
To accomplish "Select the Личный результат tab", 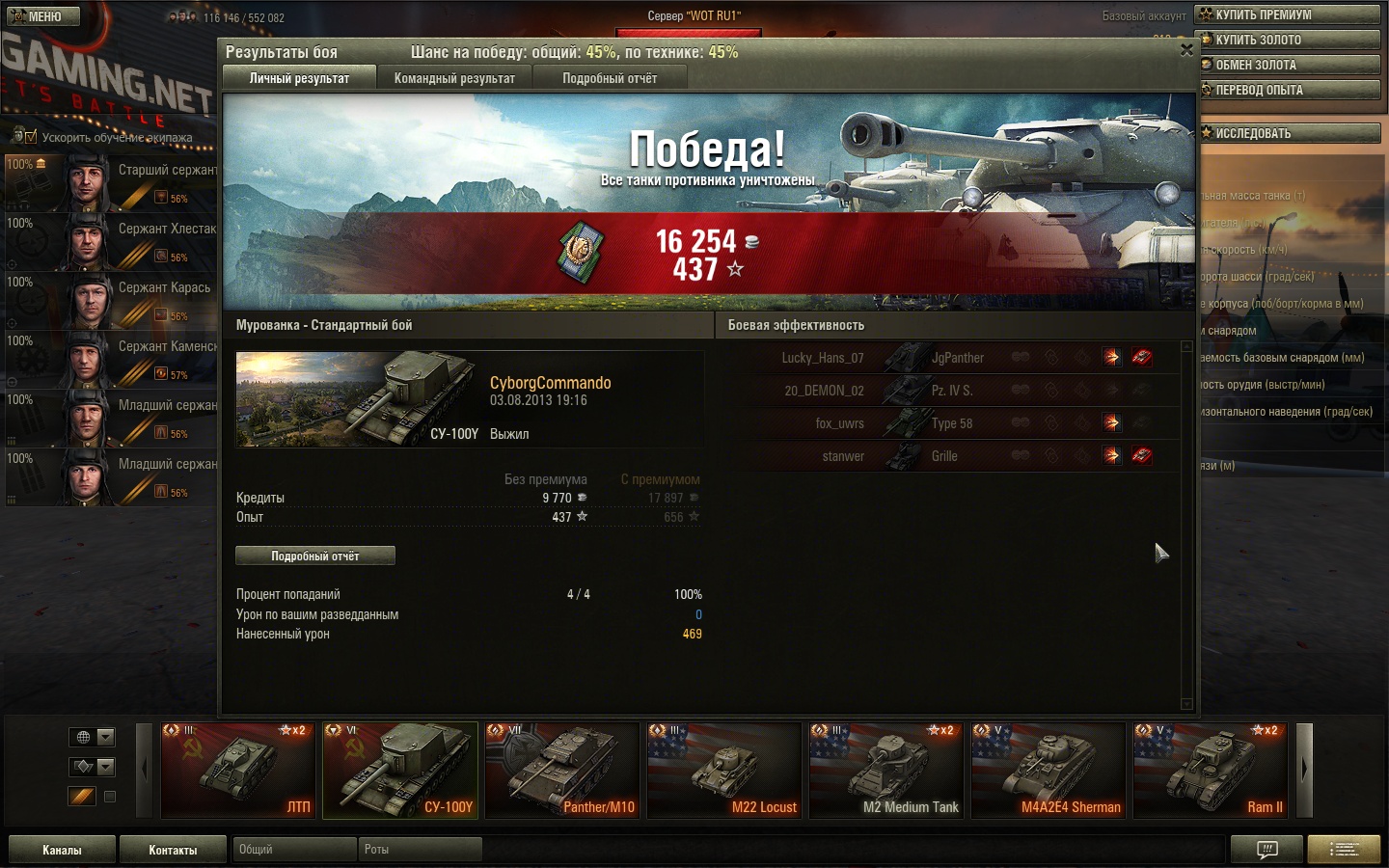I will pos(299,78).
